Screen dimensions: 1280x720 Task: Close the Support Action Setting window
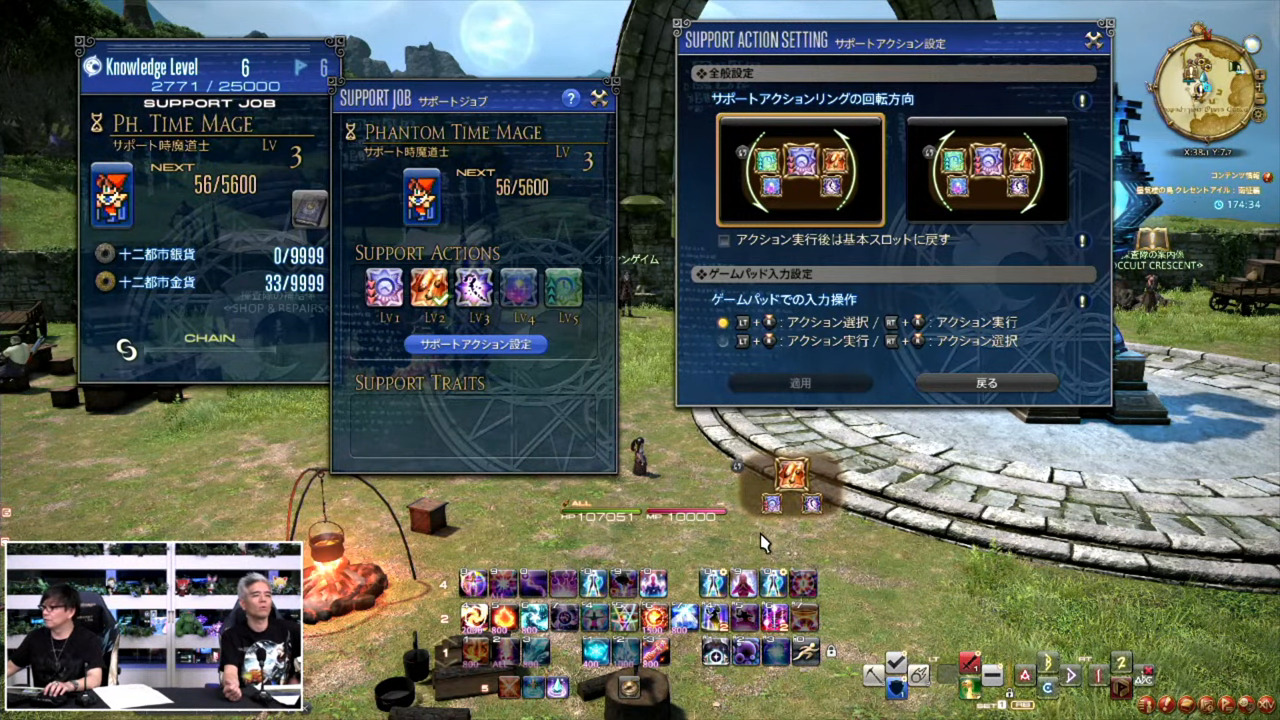tap(1094, 41)
